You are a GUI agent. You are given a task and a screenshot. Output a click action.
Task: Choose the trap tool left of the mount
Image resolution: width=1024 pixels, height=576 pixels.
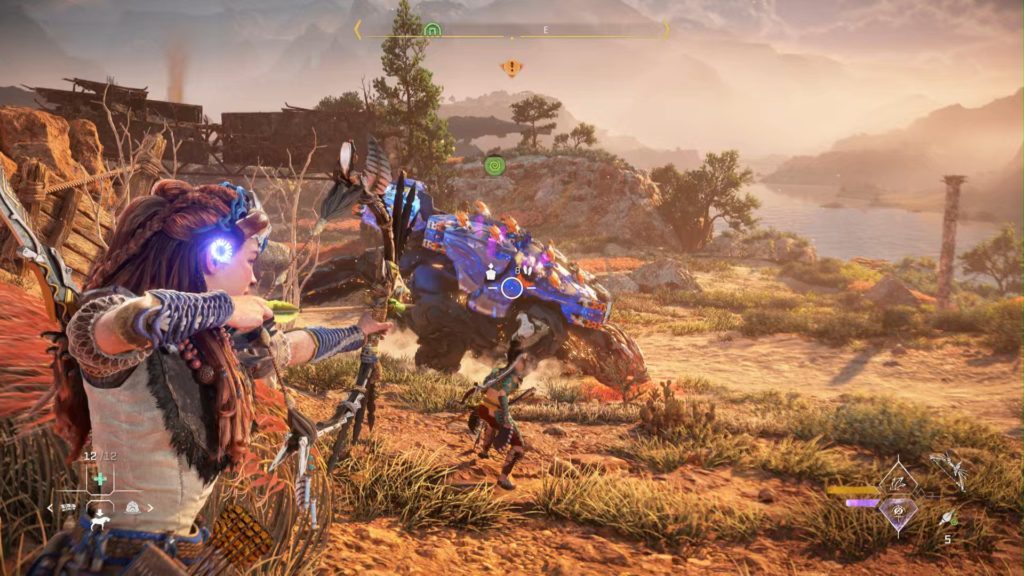(x=70, y=508)
